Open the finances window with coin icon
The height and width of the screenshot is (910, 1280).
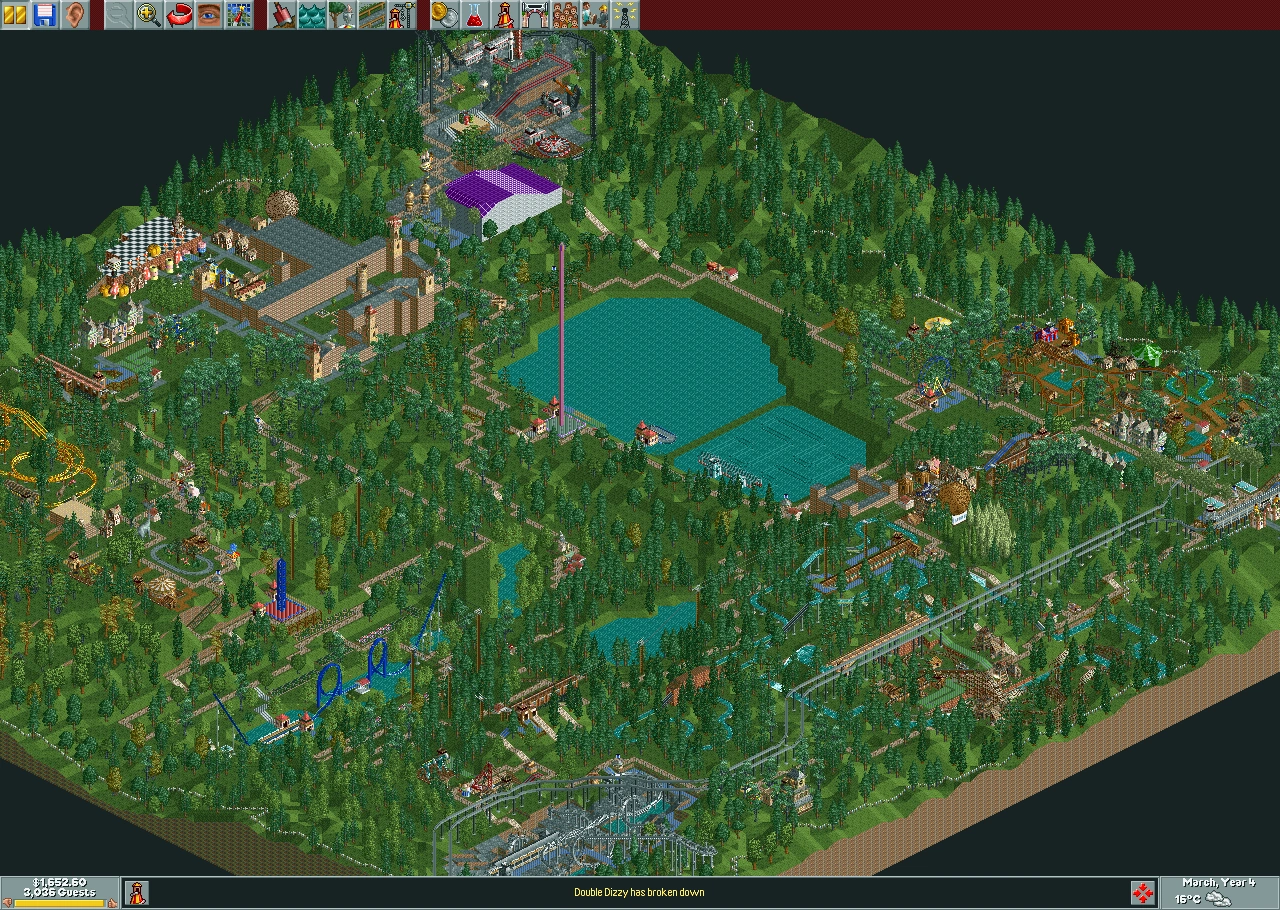pos(444,14)
